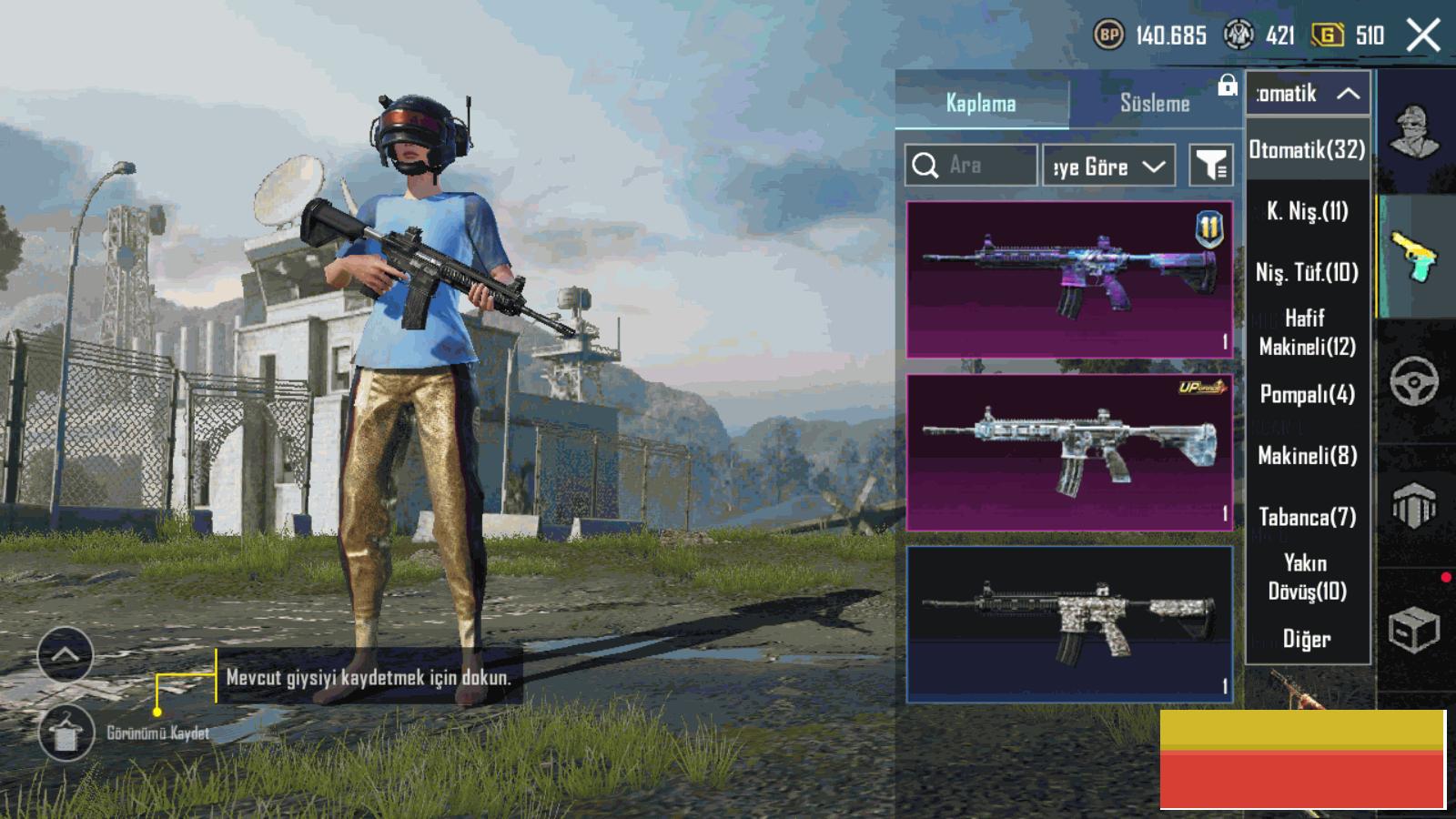The width and height of the screenshot is (1456, 819).
Task: Show the Niş. Tüf.(10) category
Action: pyautogui.click(x=1307, y=272)
